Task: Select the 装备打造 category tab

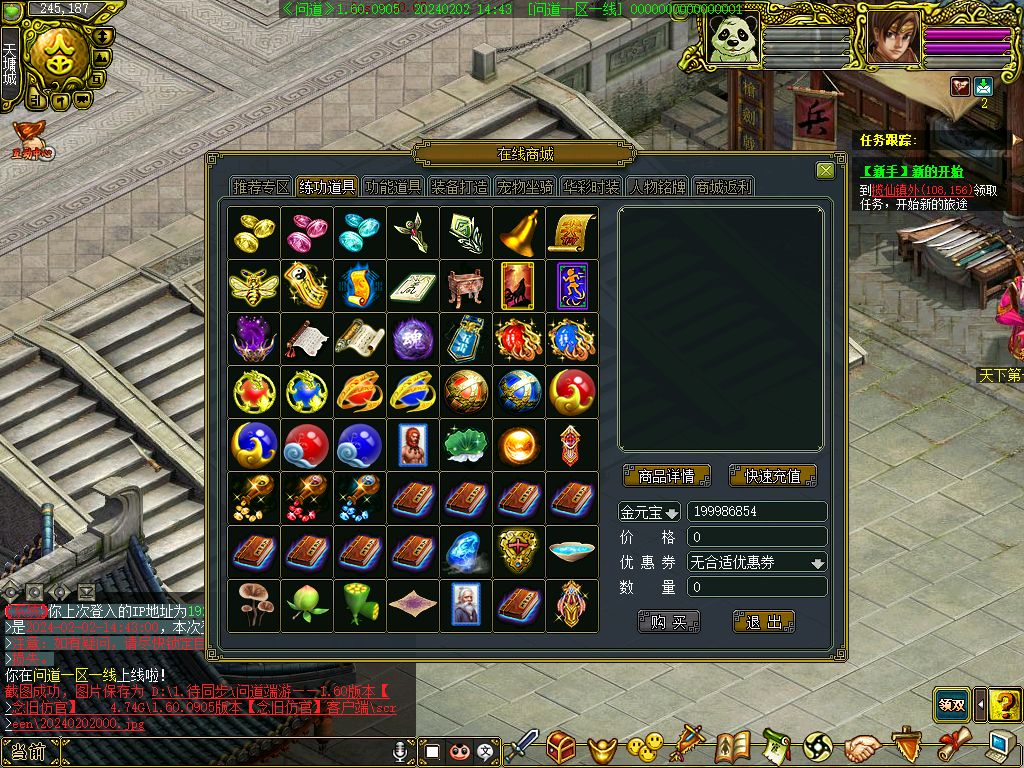Action: click(459, 187)
